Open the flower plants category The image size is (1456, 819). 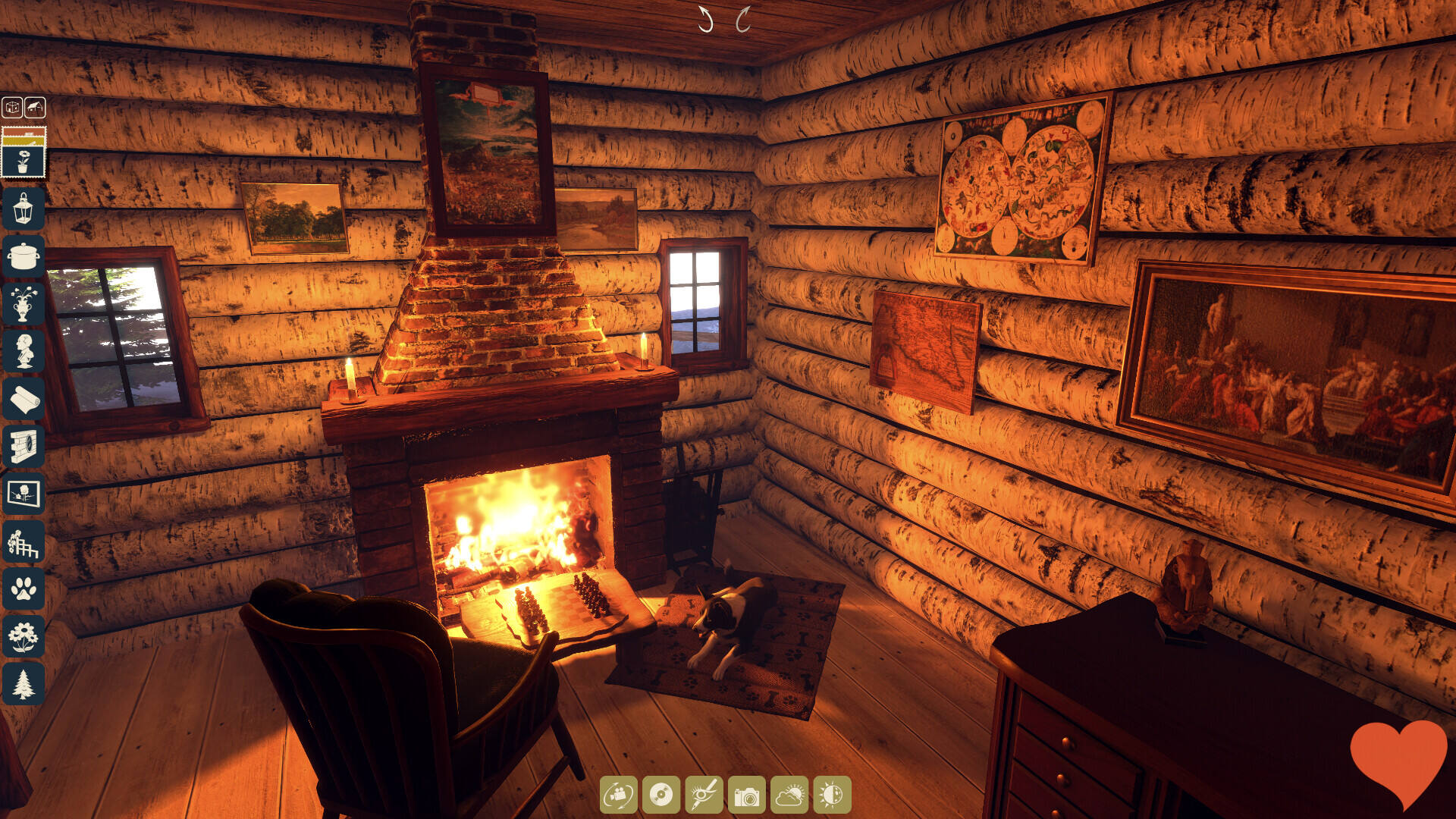[x=24, y=637]
